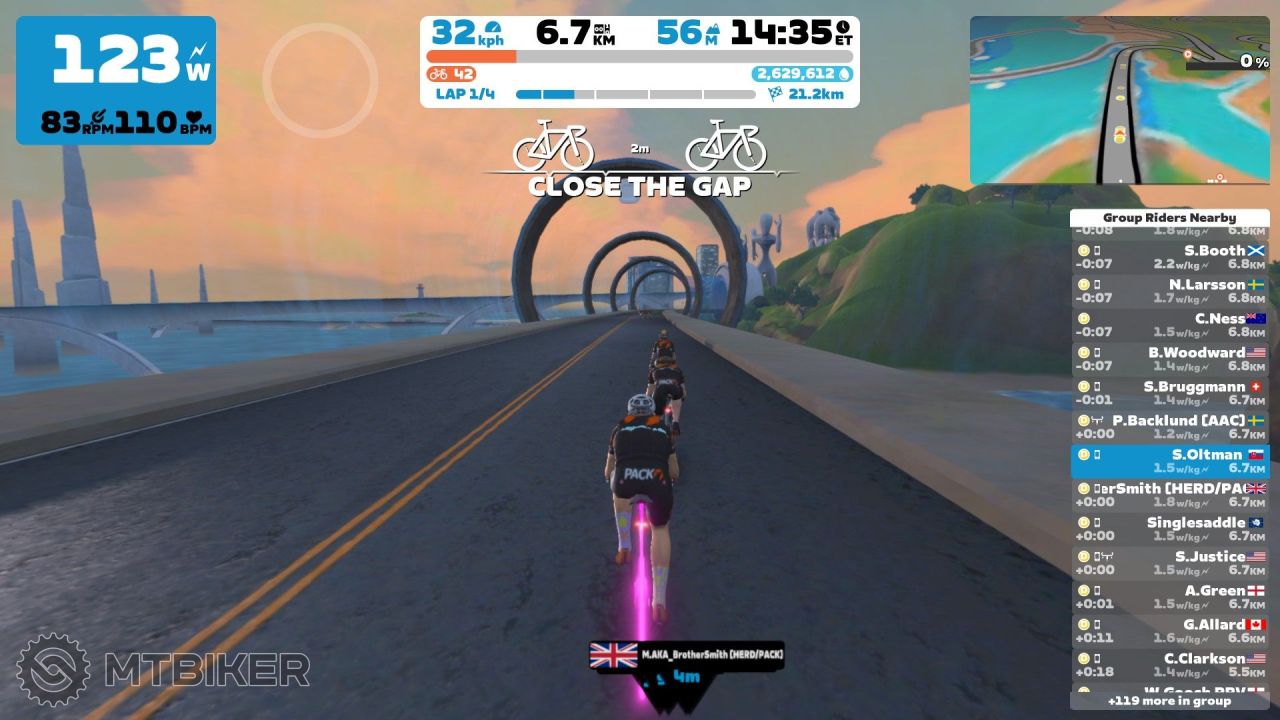Select C.Ness in the riders list
The width and height of the screenshot is (1280, 720).
(x=1169, y=325)
